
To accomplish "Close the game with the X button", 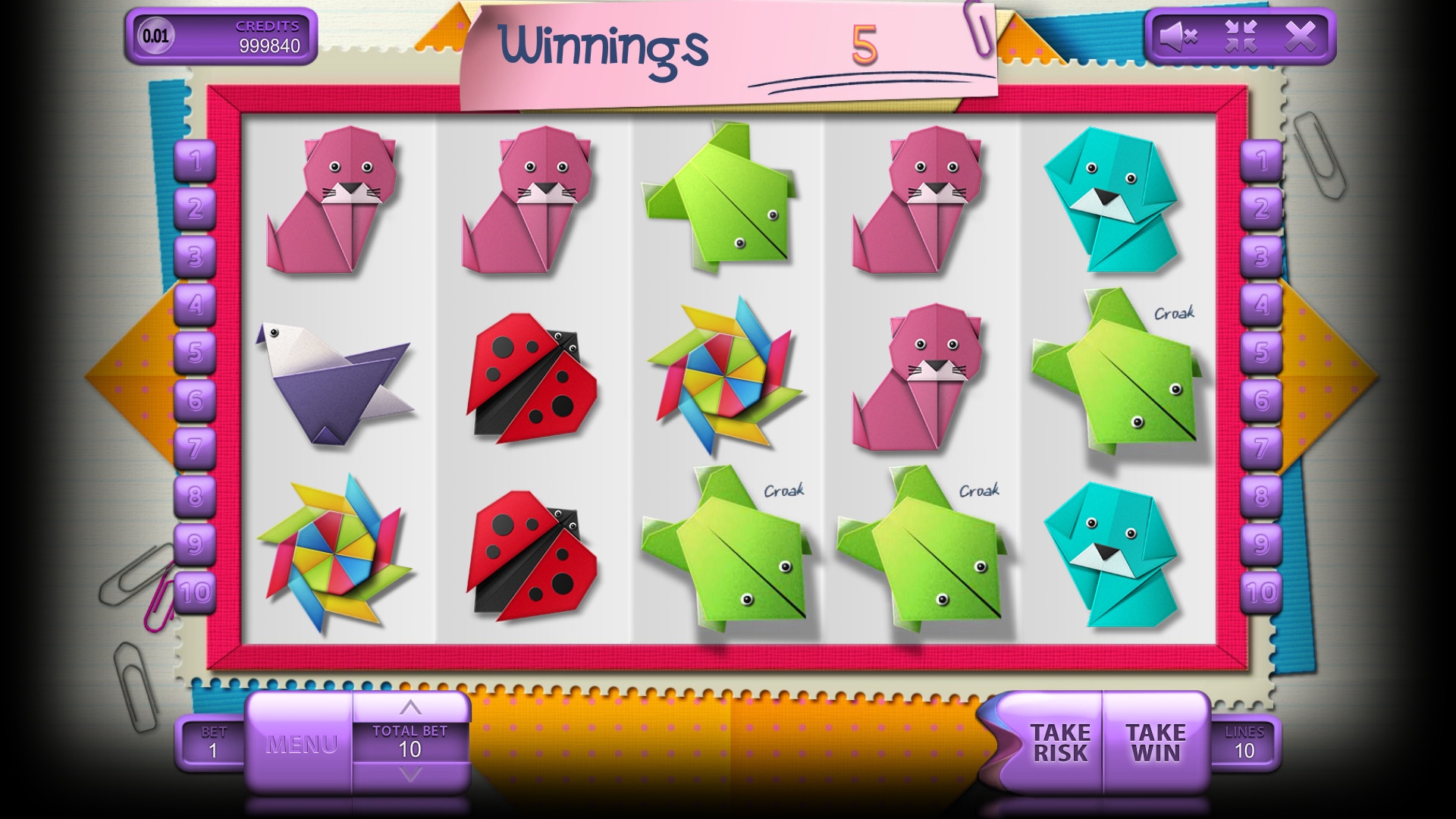I will [1300, 36].
